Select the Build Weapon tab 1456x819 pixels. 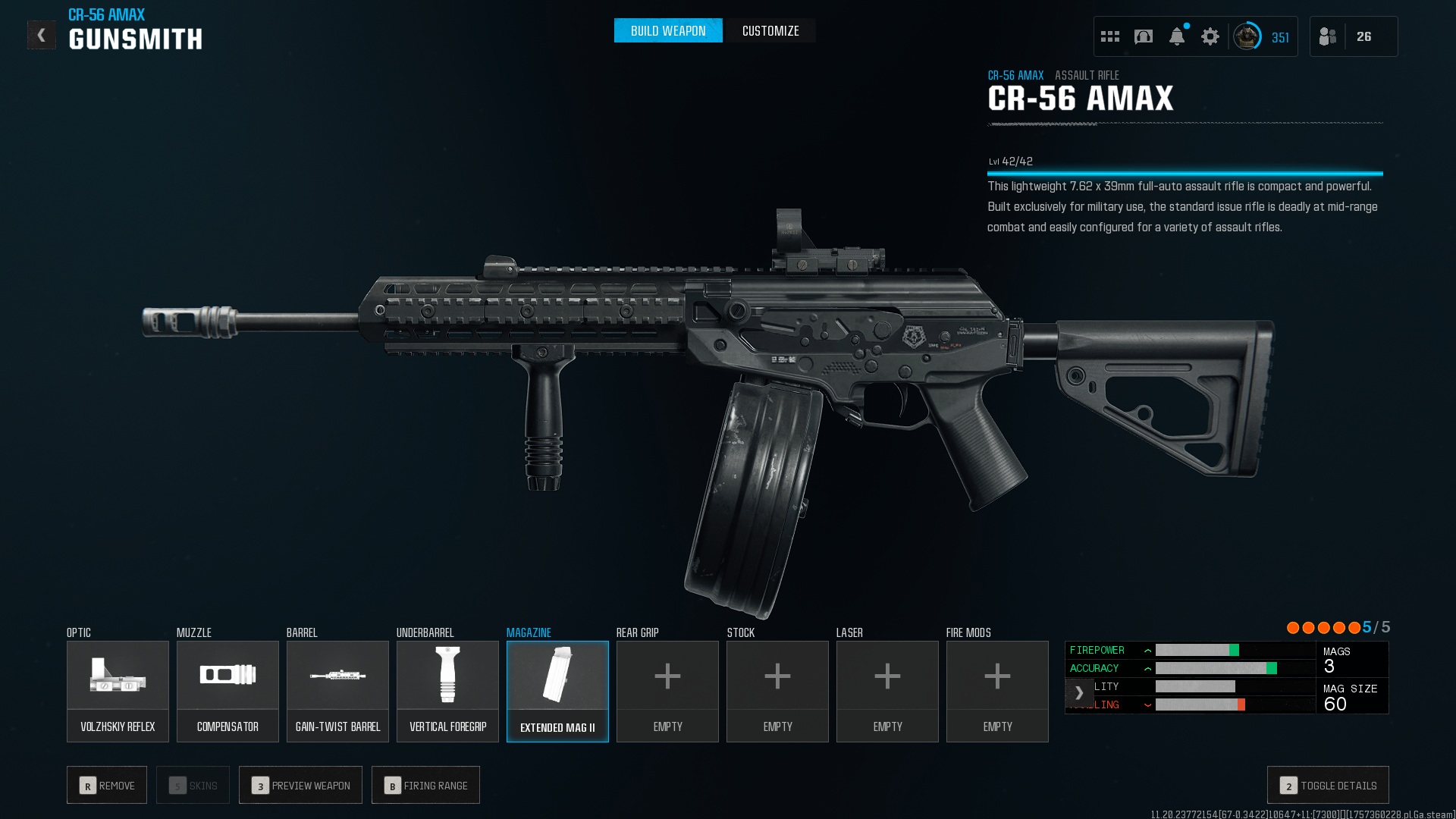click(668, 31)
